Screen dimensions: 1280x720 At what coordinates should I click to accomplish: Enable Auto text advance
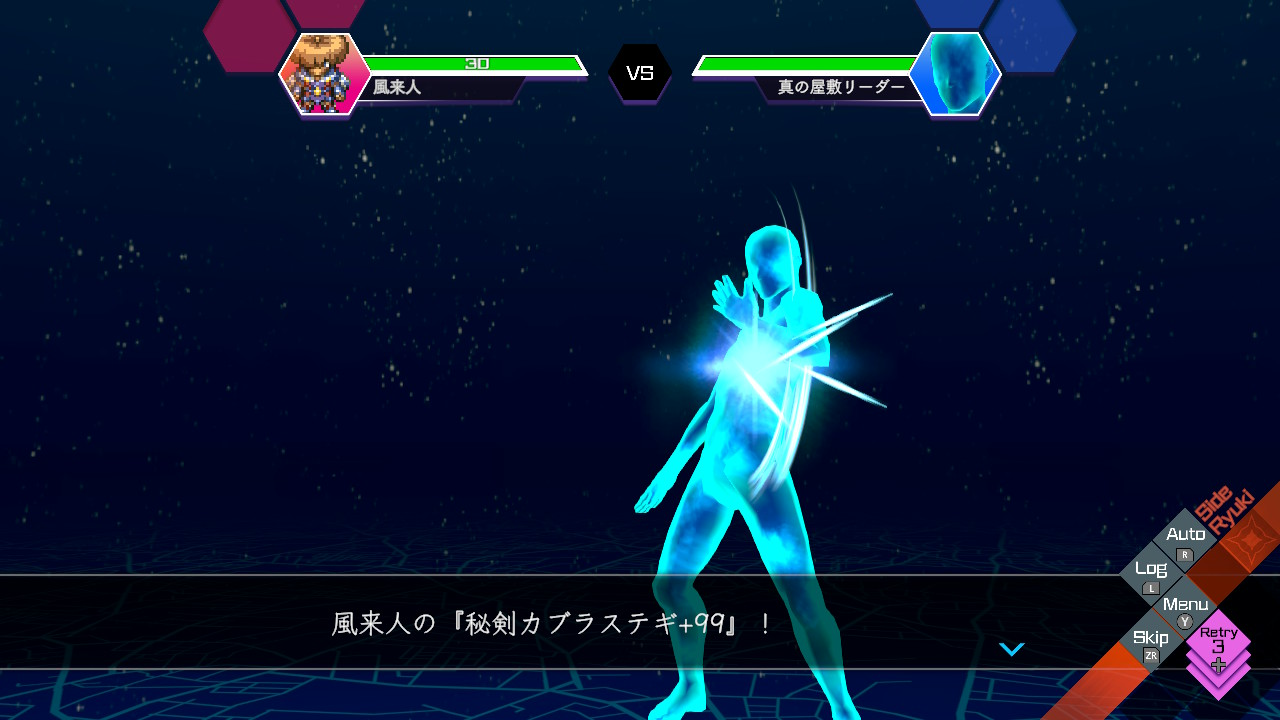(1185, 540)
